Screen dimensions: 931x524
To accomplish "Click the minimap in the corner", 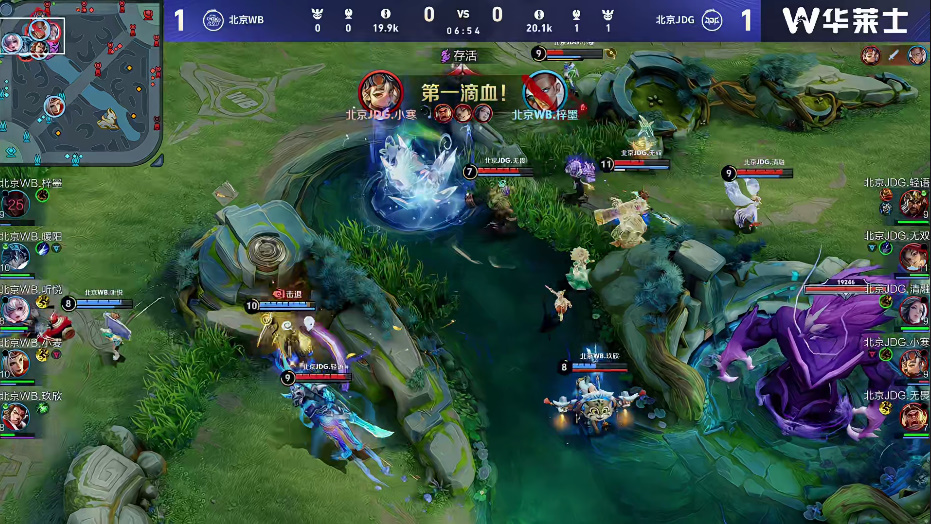I will (x=81, y=83).
